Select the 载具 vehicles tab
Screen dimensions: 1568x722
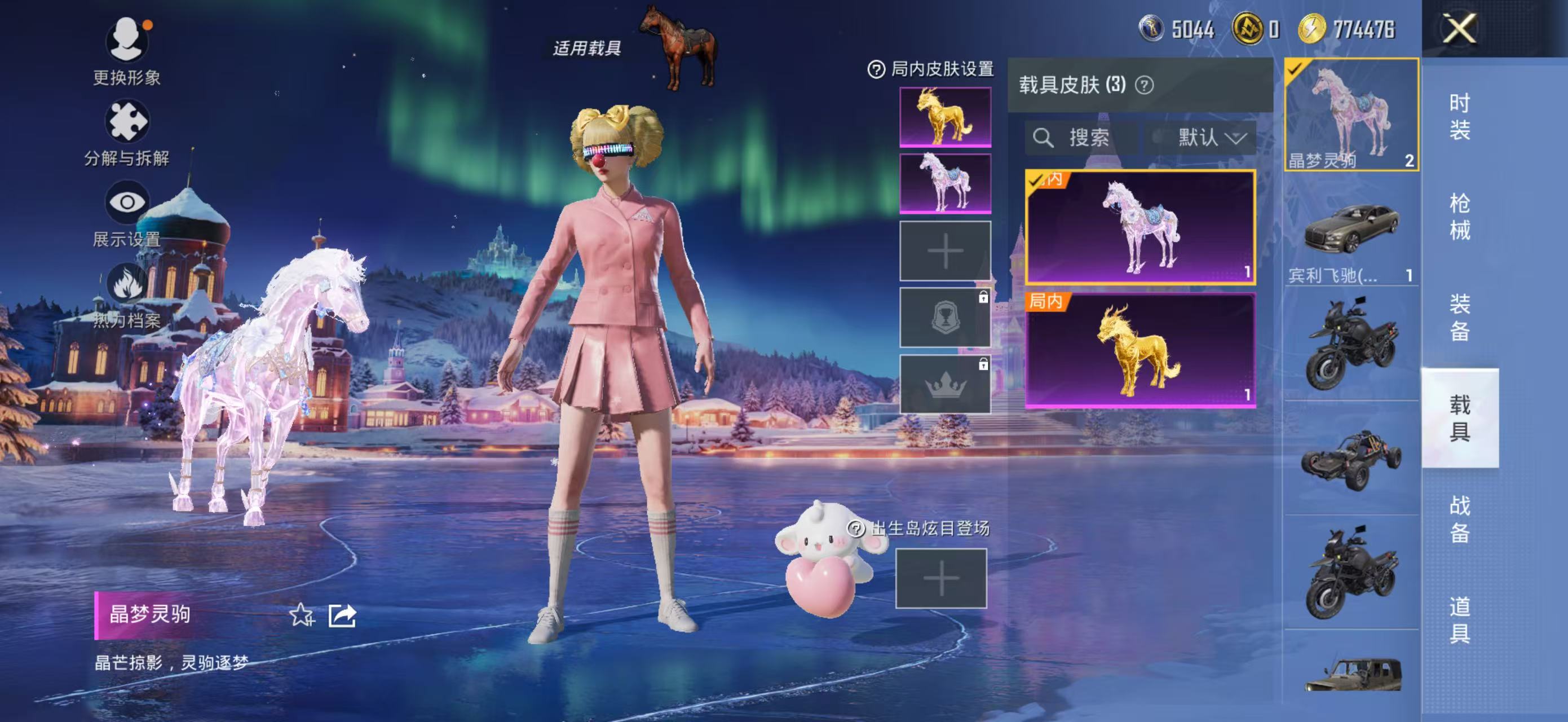1459,417
